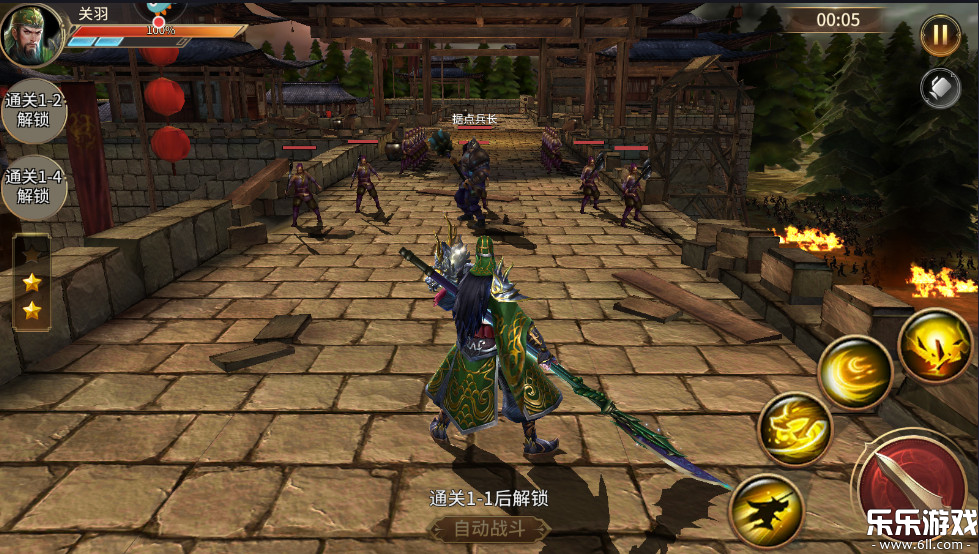Use the dash leap skill icon
The height and width of the screenshot is (554, 979).
[767, 509]
